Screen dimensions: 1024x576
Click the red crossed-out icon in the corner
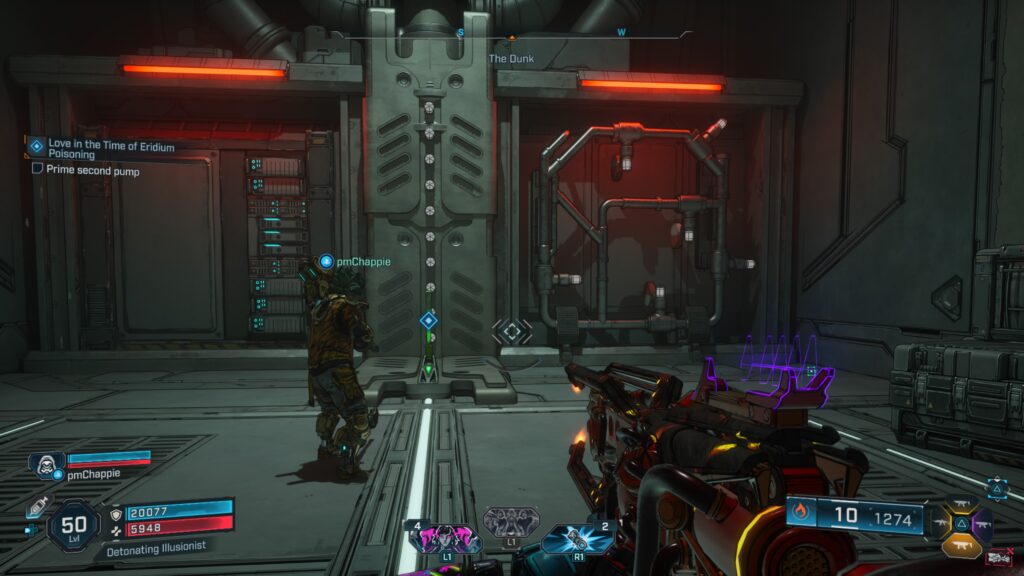coord(996,558)
